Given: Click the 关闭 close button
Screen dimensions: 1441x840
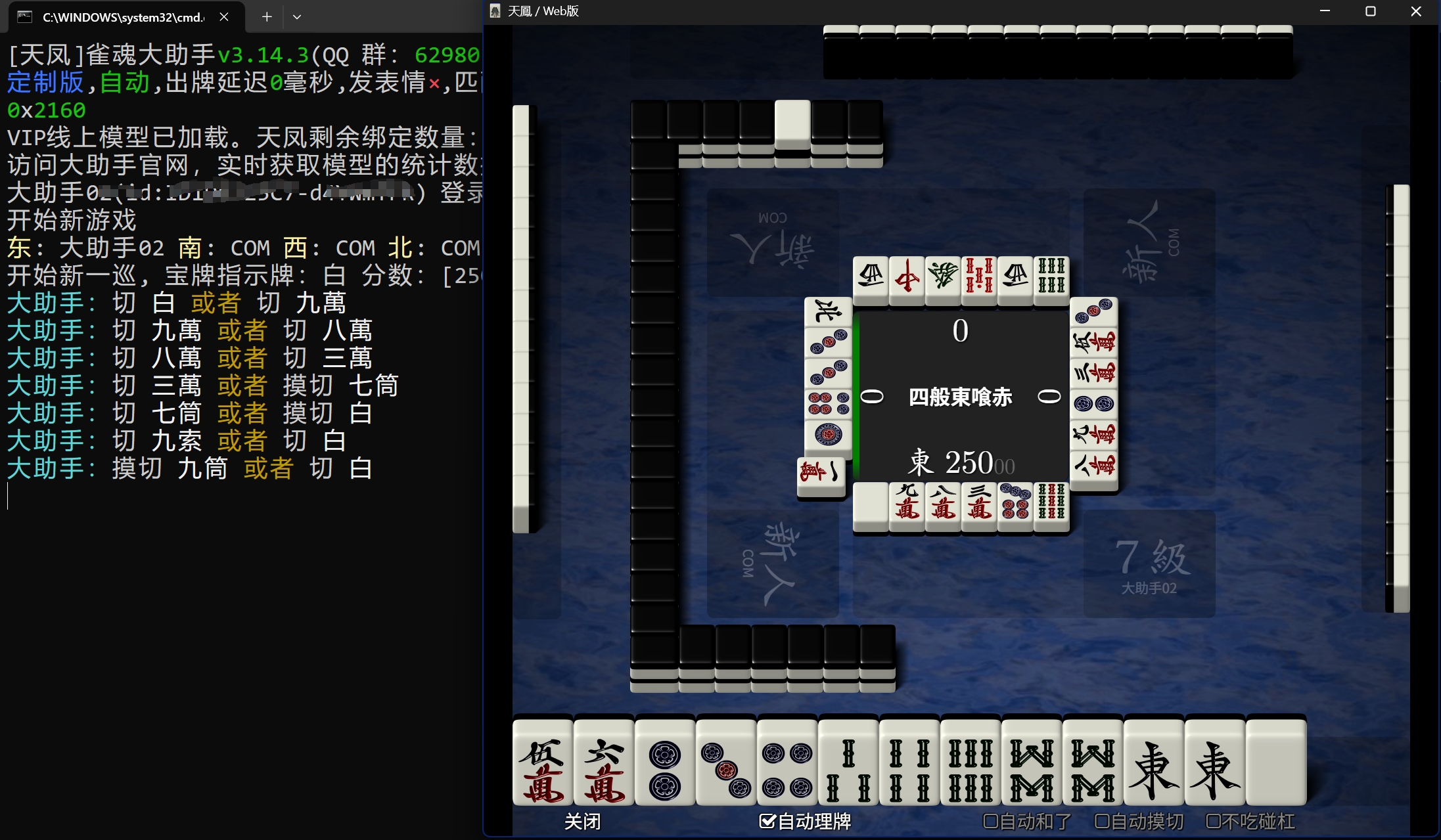Looking at the screenshot, I should click(582, 821).
